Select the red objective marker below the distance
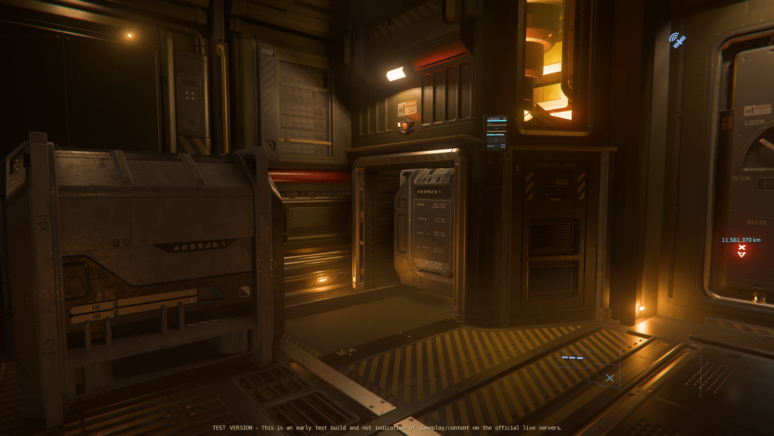Image resolution: width=774 pixels, height=436 pixels. 741,251
